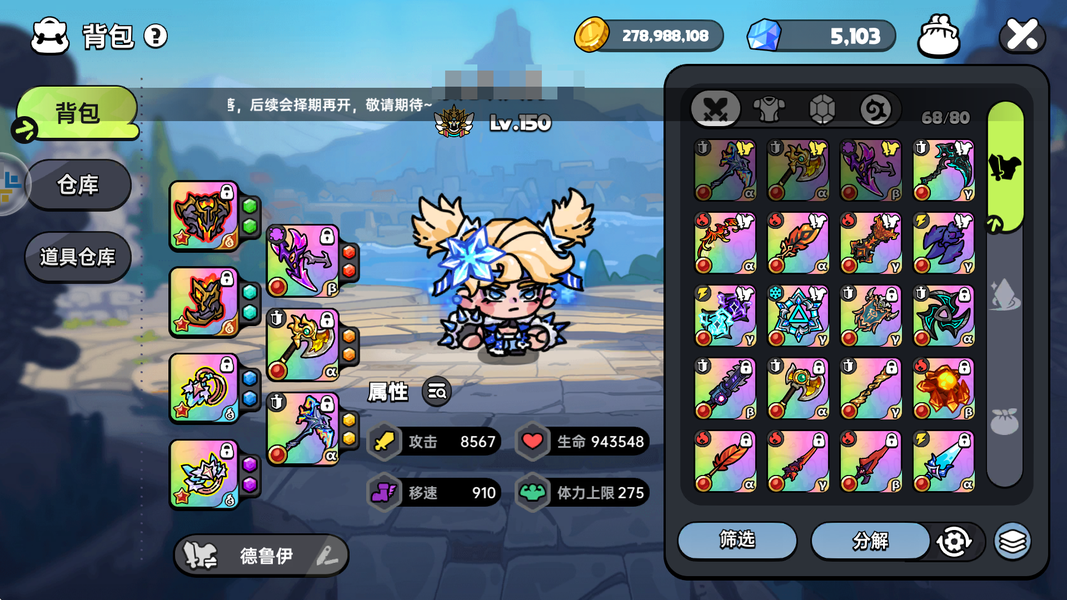This screenshot has height=600, width=1067.
Task: Select the hexagon gem category
Action: pyautogui.click(x=822, y=109)
